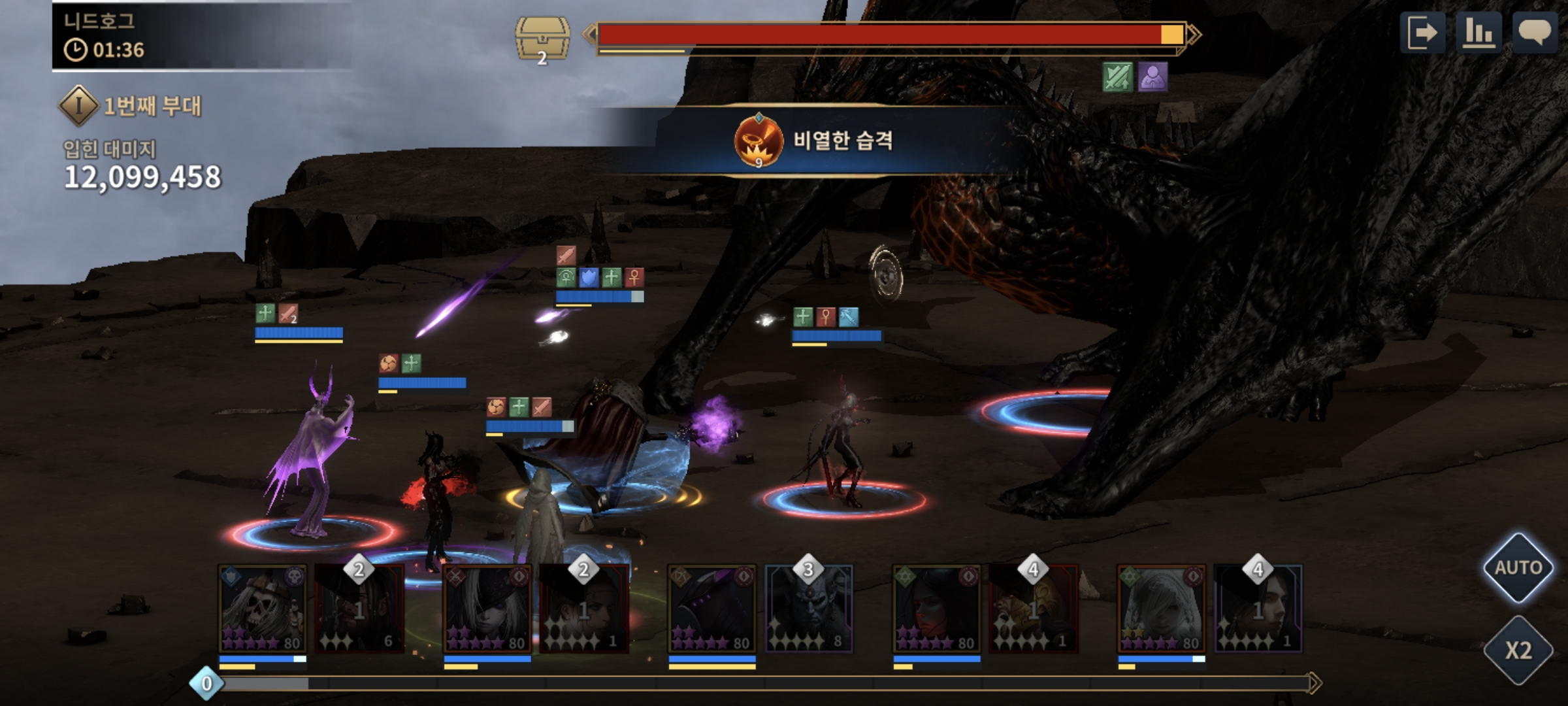Toggle the AUTO battle mode
The height and width of the screenshot is (706, 1568).
(x=1518, y=567)
